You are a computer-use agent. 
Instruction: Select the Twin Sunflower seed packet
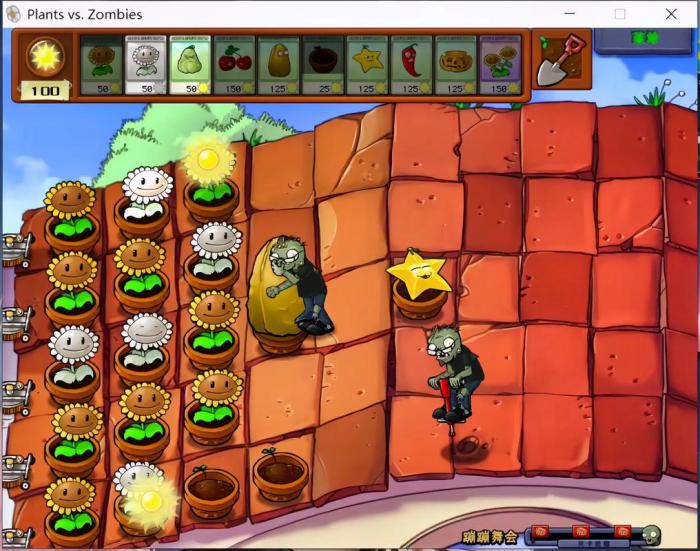coord(499,65)
